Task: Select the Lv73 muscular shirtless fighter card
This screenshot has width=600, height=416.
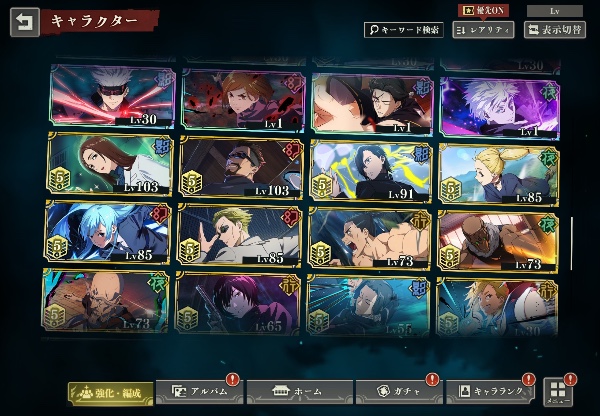Action: 371,233
